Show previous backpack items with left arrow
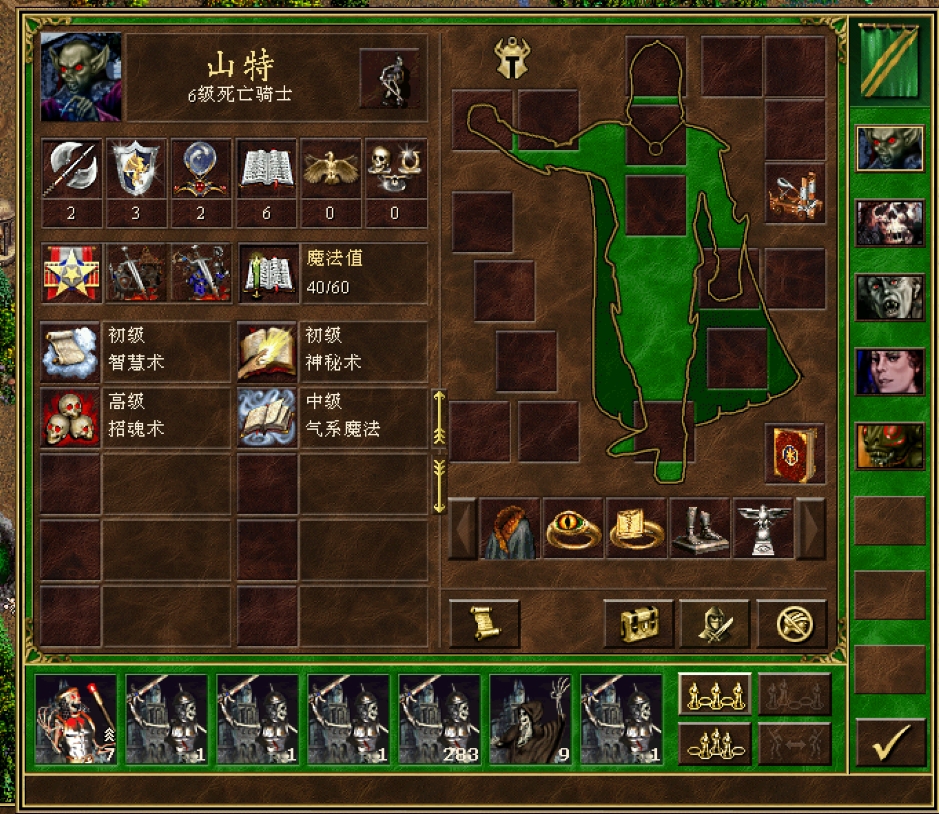 coord(462,528)
